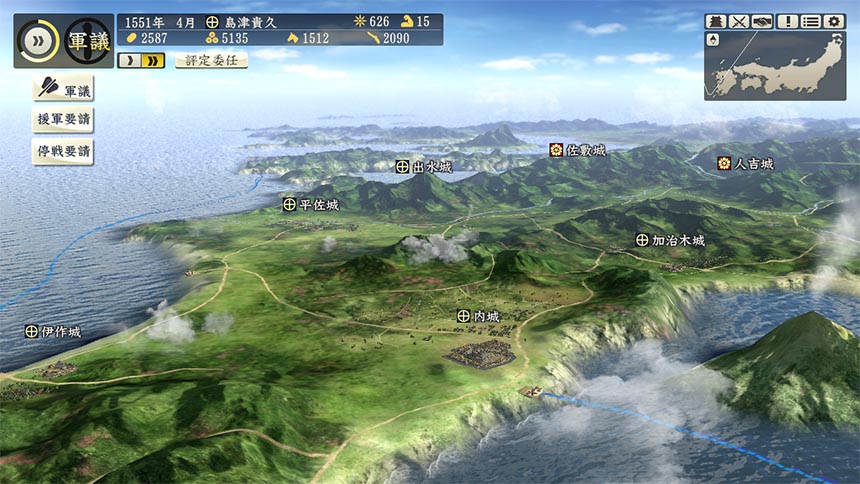Select 停戦要請 to request a ceasefire
The image size is (860, 484).
click(x=63, y=152)
